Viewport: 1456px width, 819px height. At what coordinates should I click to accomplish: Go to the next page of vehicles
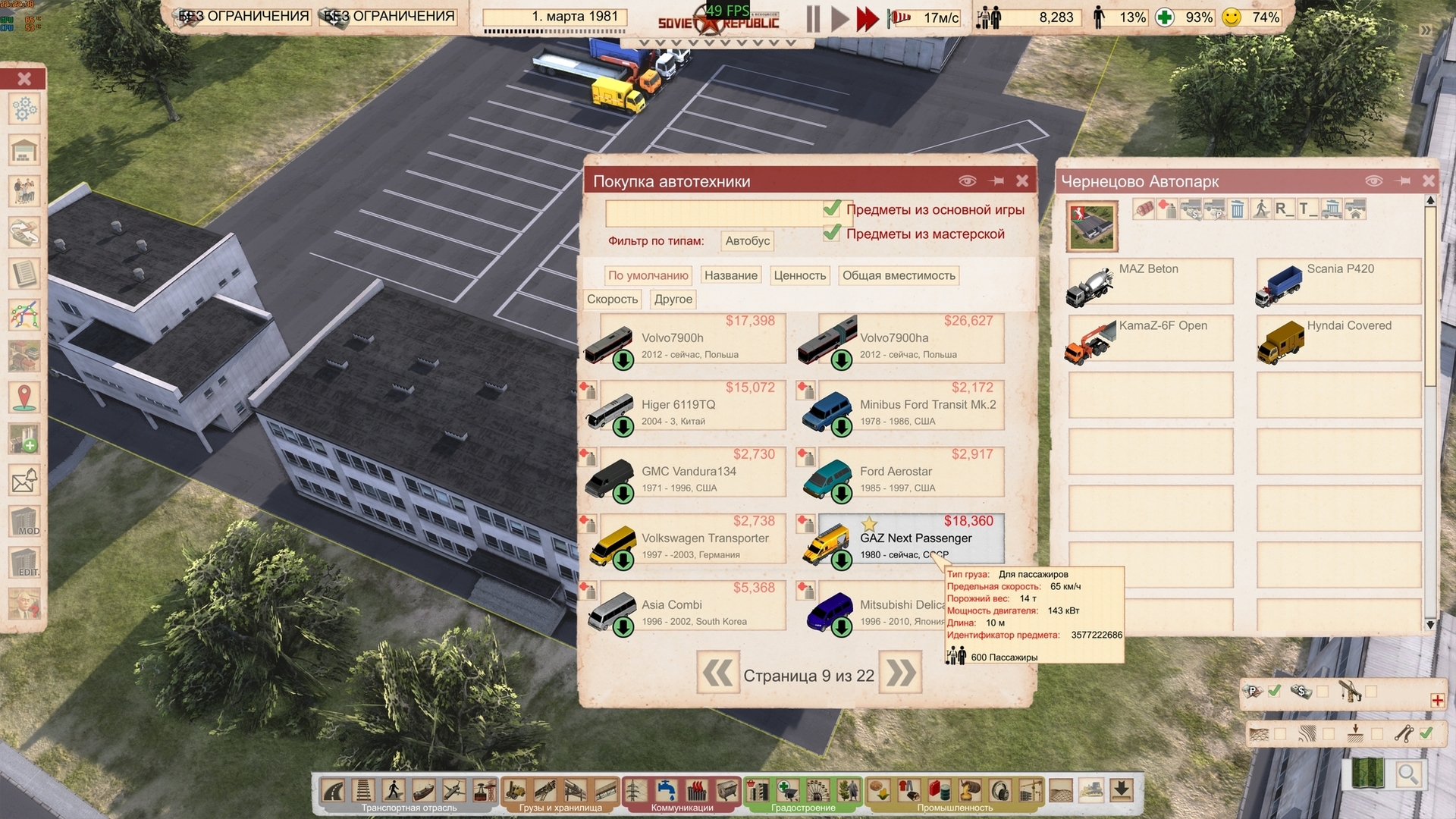click(x=901, y=674)
